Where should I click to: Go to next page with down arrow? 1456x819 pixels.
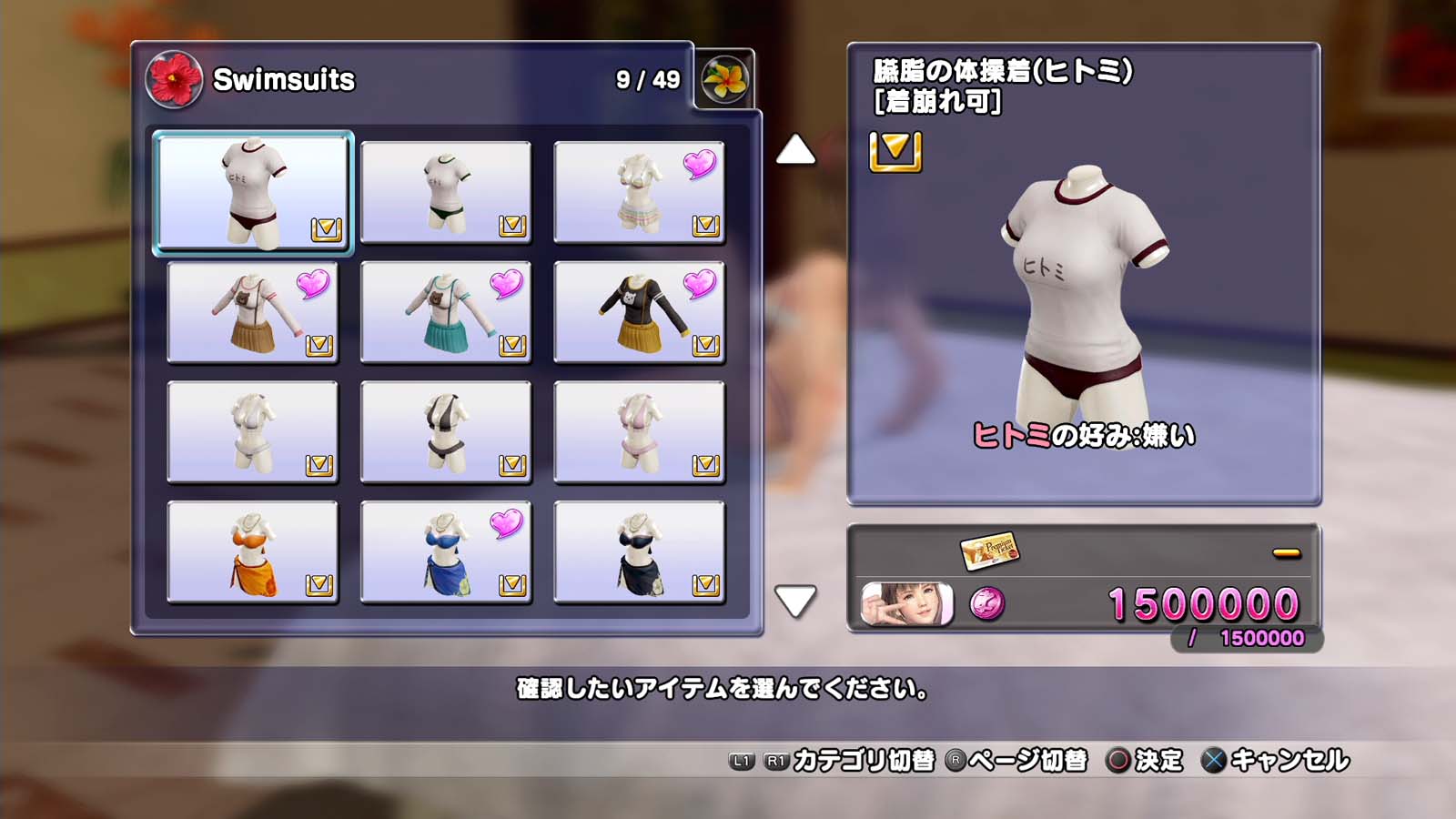(795, 601)
